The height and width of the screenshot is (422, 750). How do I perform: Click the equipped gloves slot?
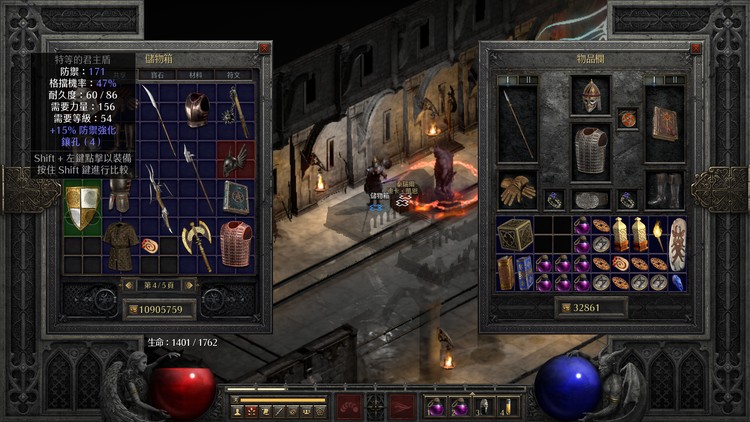click(x=518, y=189)
